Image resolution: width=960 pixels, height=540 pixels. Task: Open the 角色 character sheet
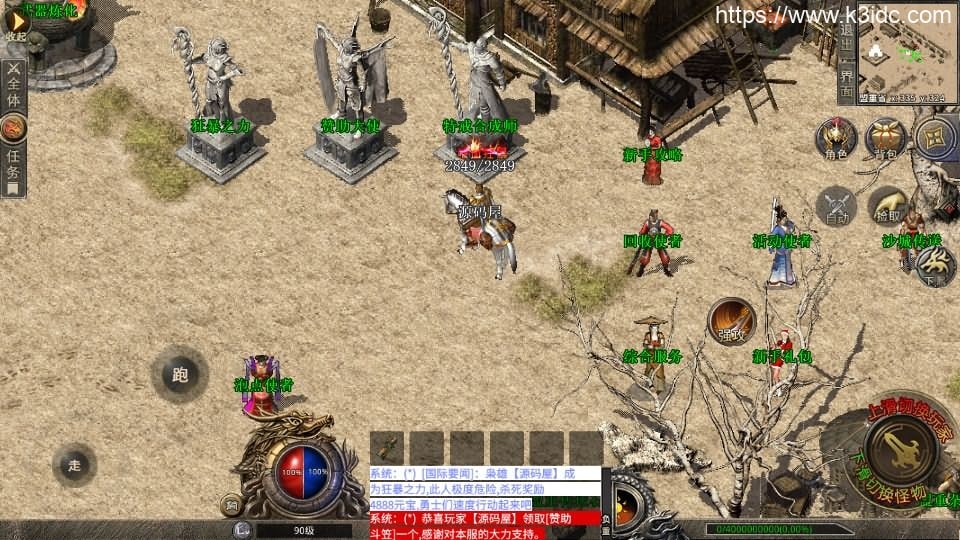(x=836, y=138)
